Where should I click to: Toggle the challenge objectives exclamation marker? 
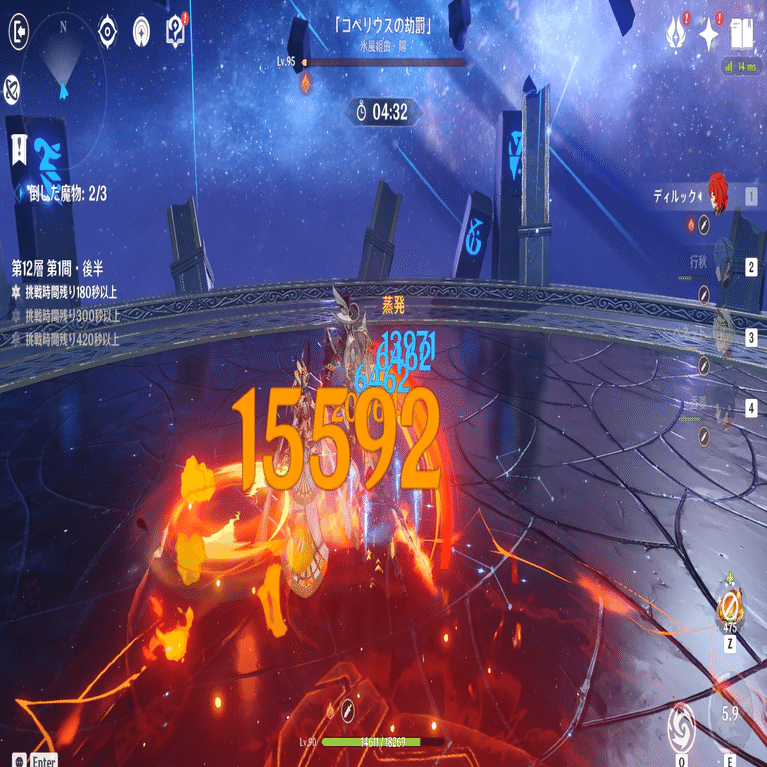click(x=20, y=151)
